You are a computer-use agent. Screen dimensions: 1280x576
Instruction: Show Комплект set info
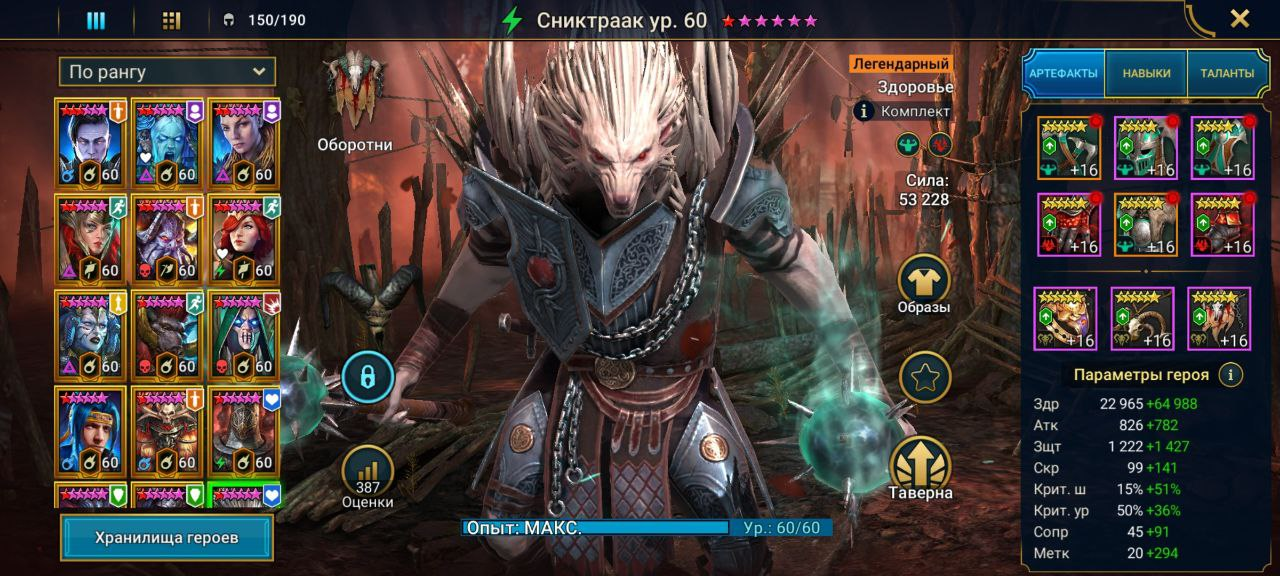coord(865,111)
